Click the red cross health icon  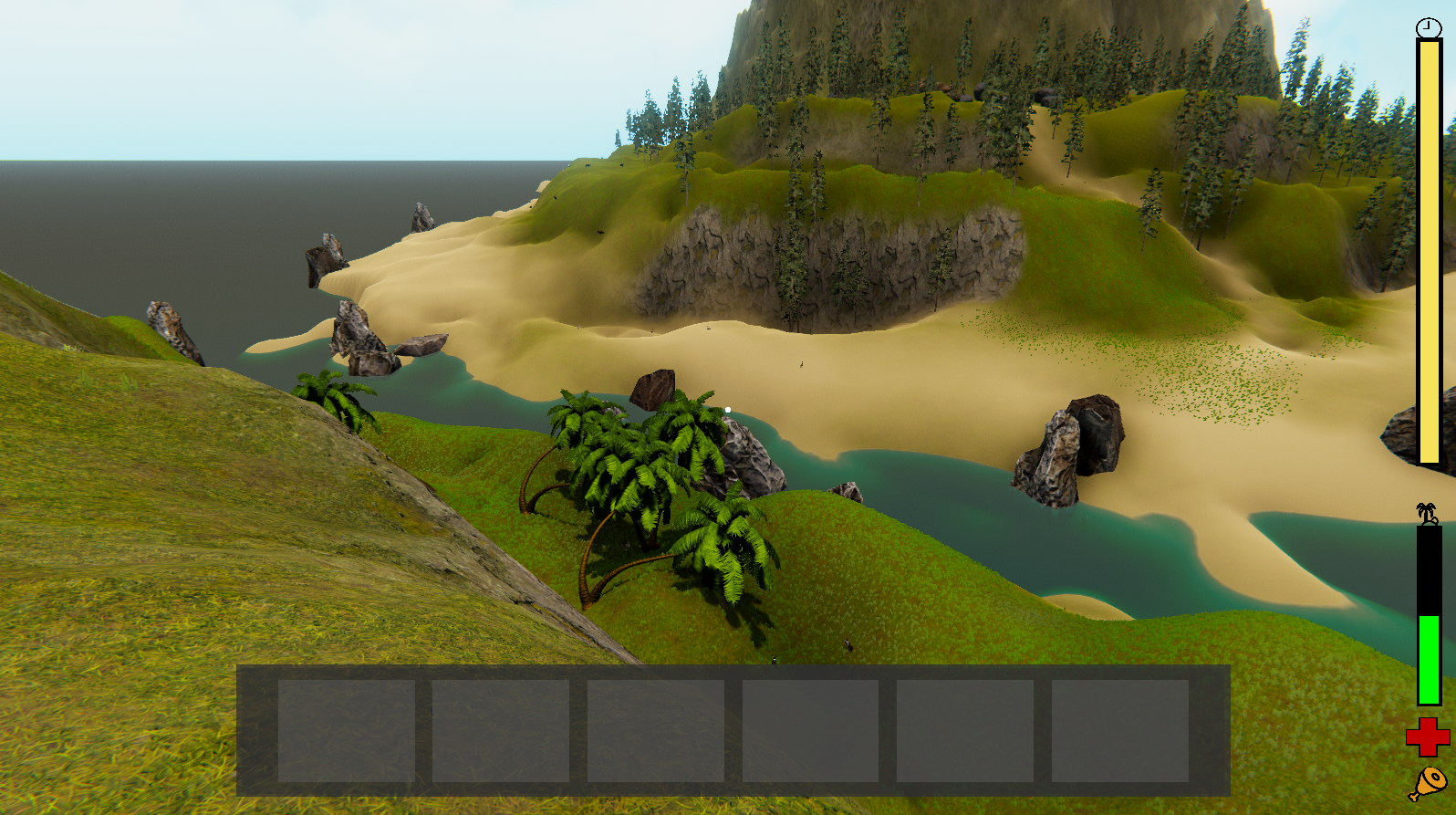1428,737
